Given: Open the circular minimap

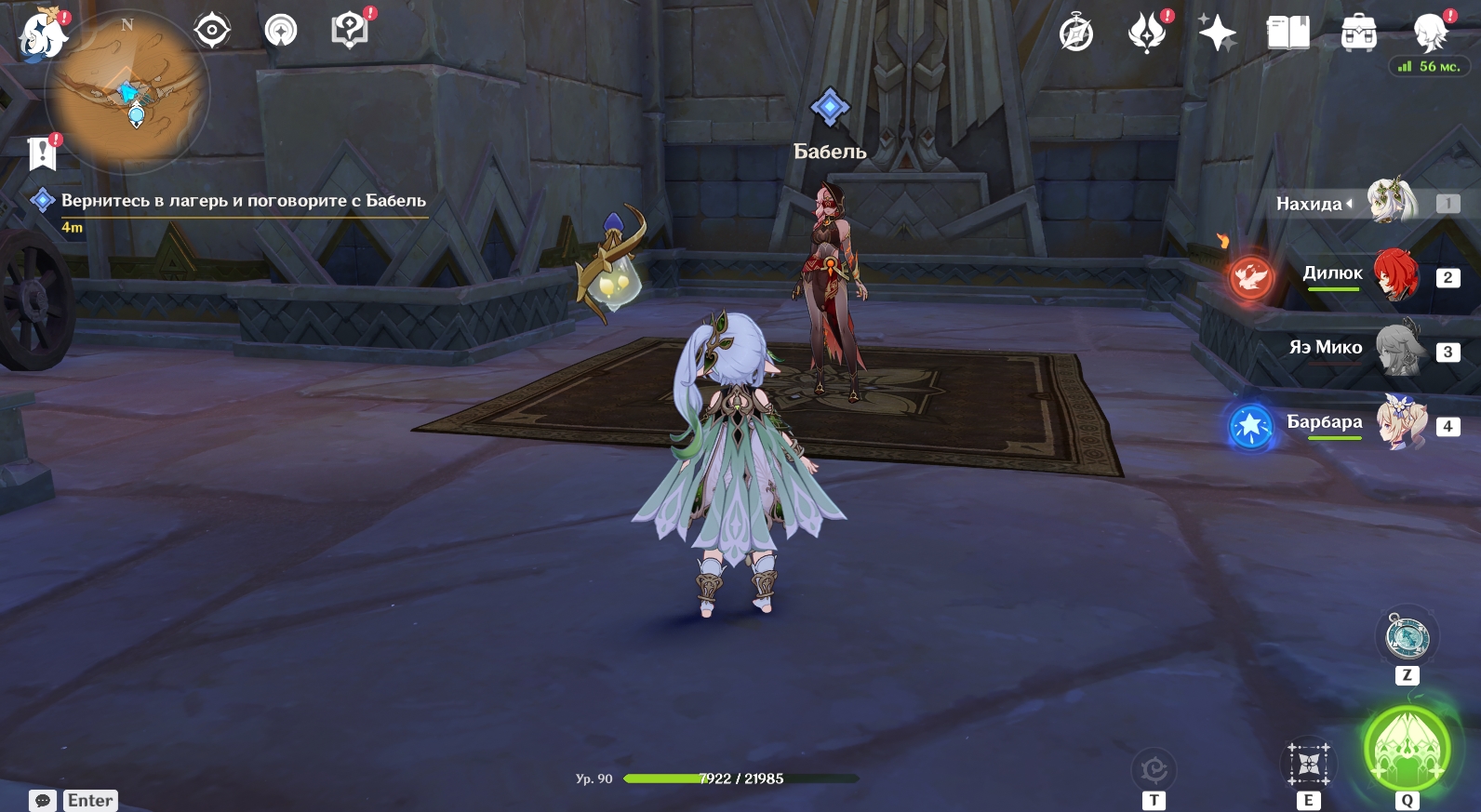Looking at the screenshot, I should point(128,91).
